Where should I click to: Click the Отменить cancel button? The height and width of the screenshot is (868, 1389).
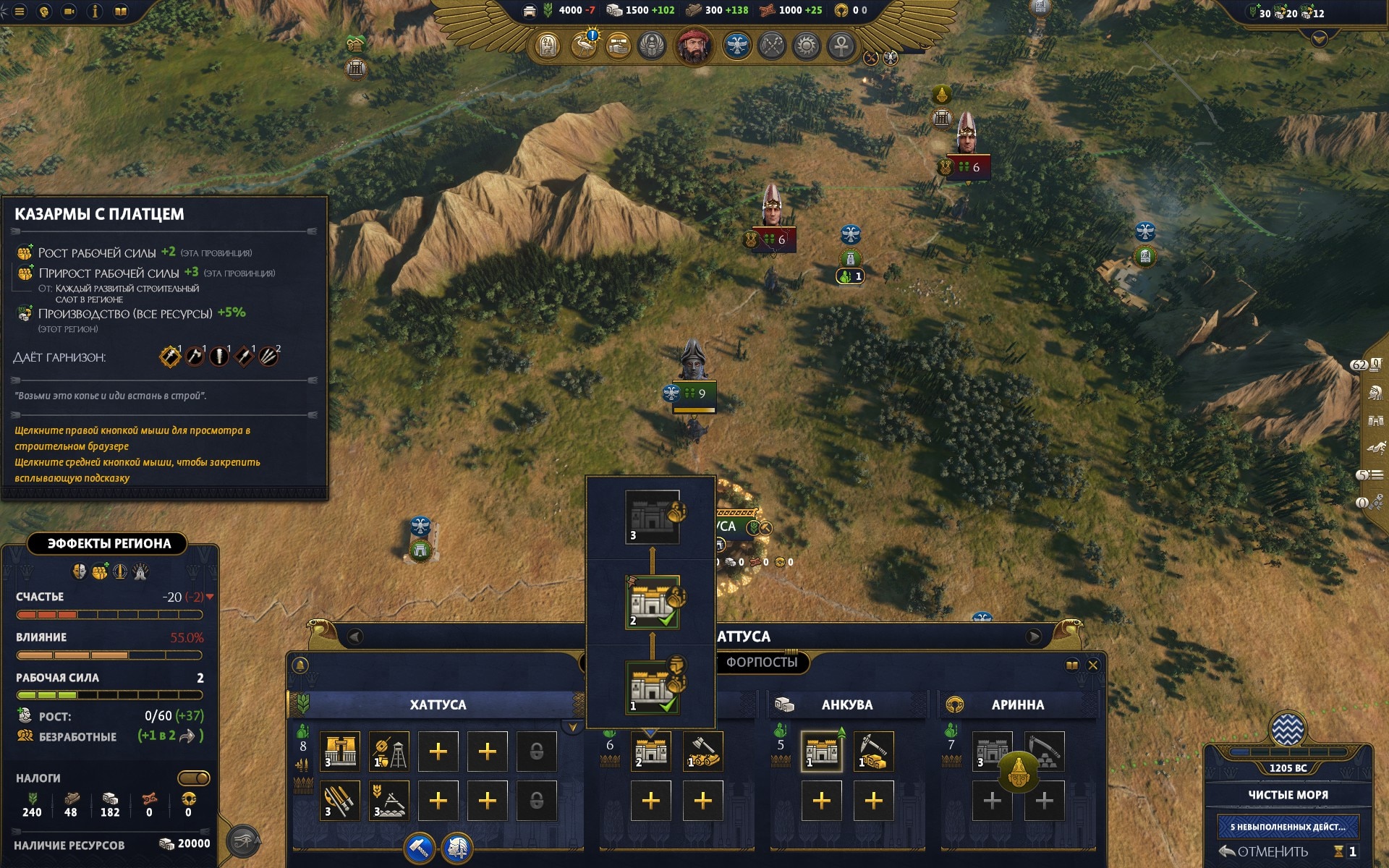[1265, 851]
